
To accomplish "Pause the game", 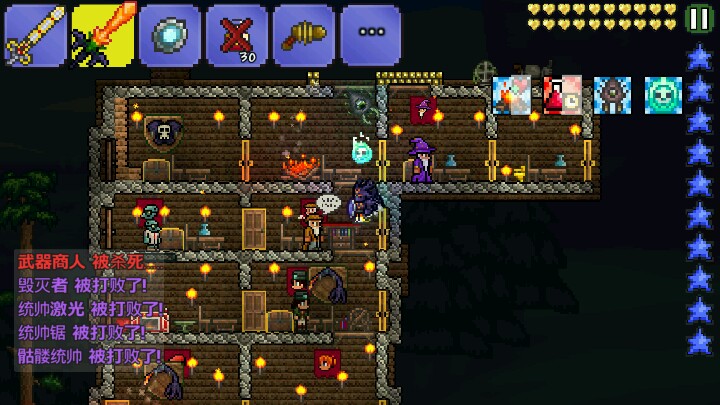I will [x=699, y=17].
